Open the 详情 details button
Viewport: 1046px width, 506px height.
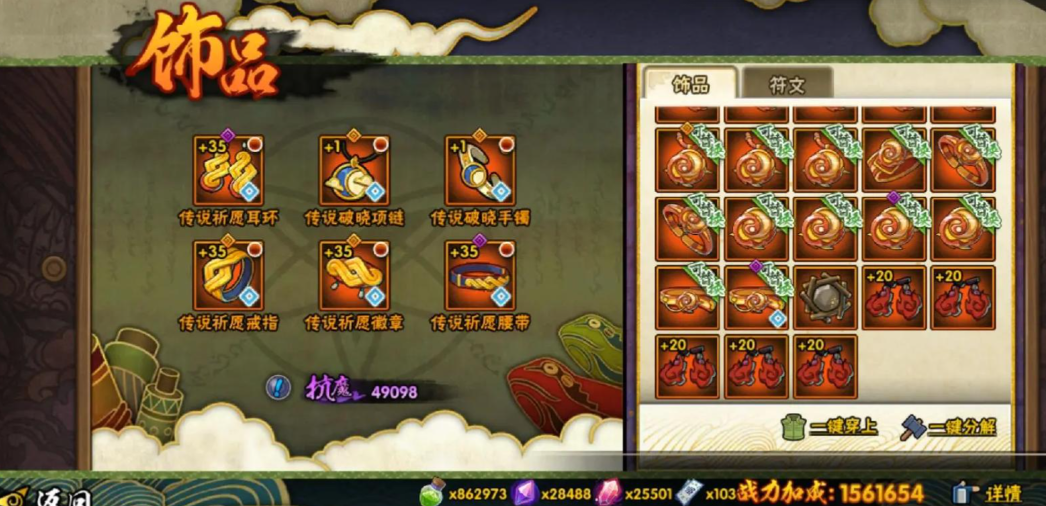[x=988, y=492]
